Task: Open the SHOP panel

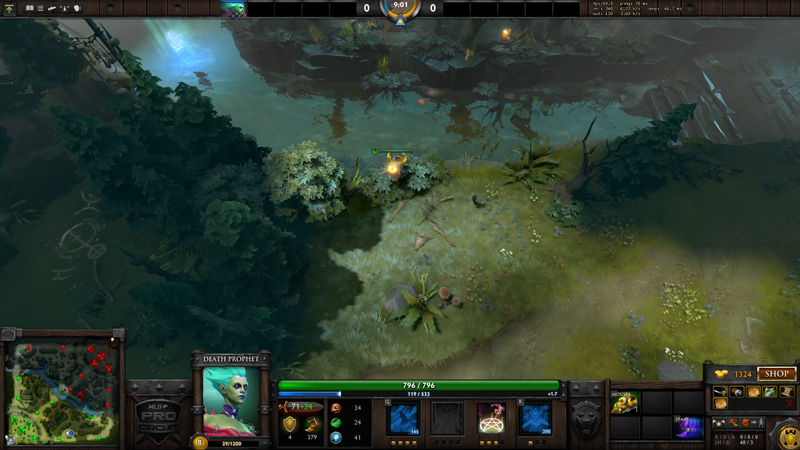Action: pos(776,374)
